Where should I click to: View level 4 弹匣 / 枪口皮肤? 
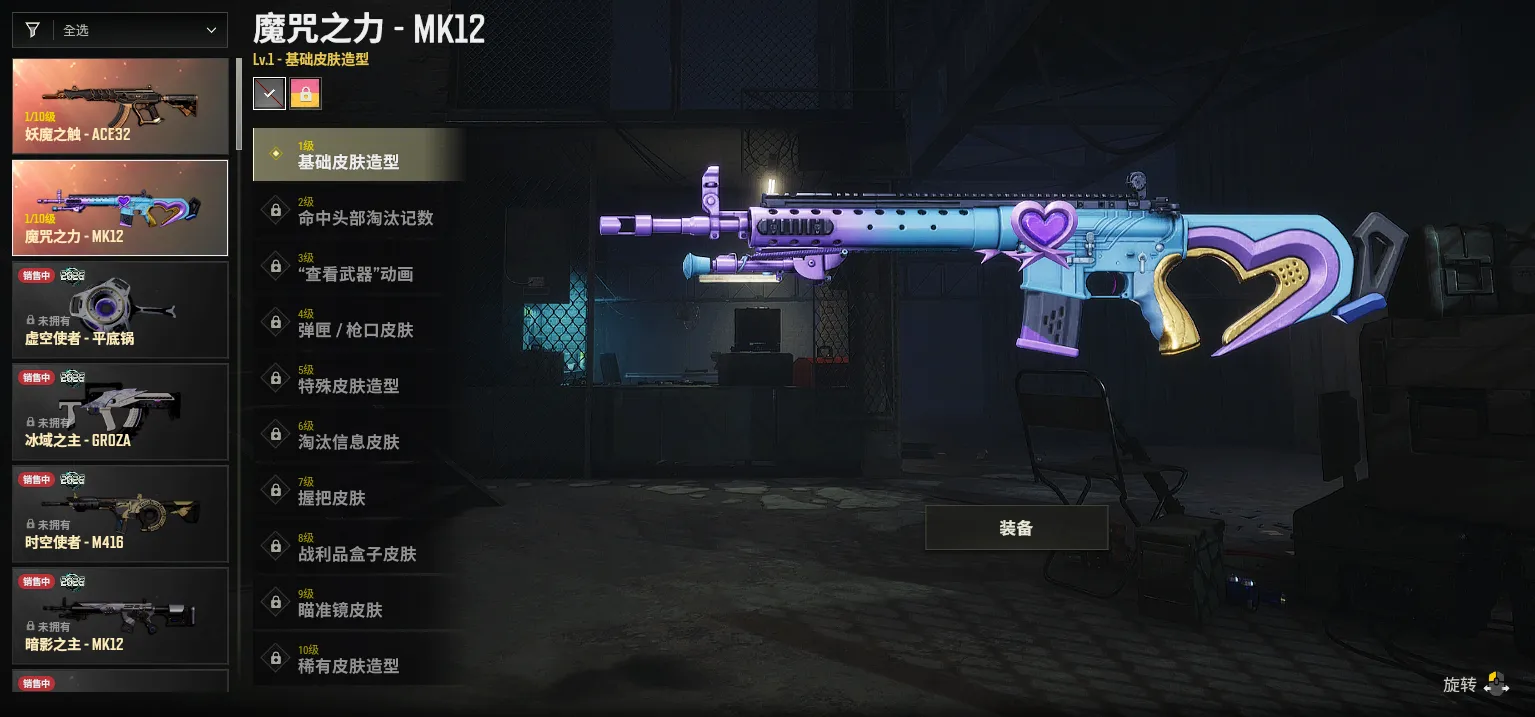(x=358, y=322)
